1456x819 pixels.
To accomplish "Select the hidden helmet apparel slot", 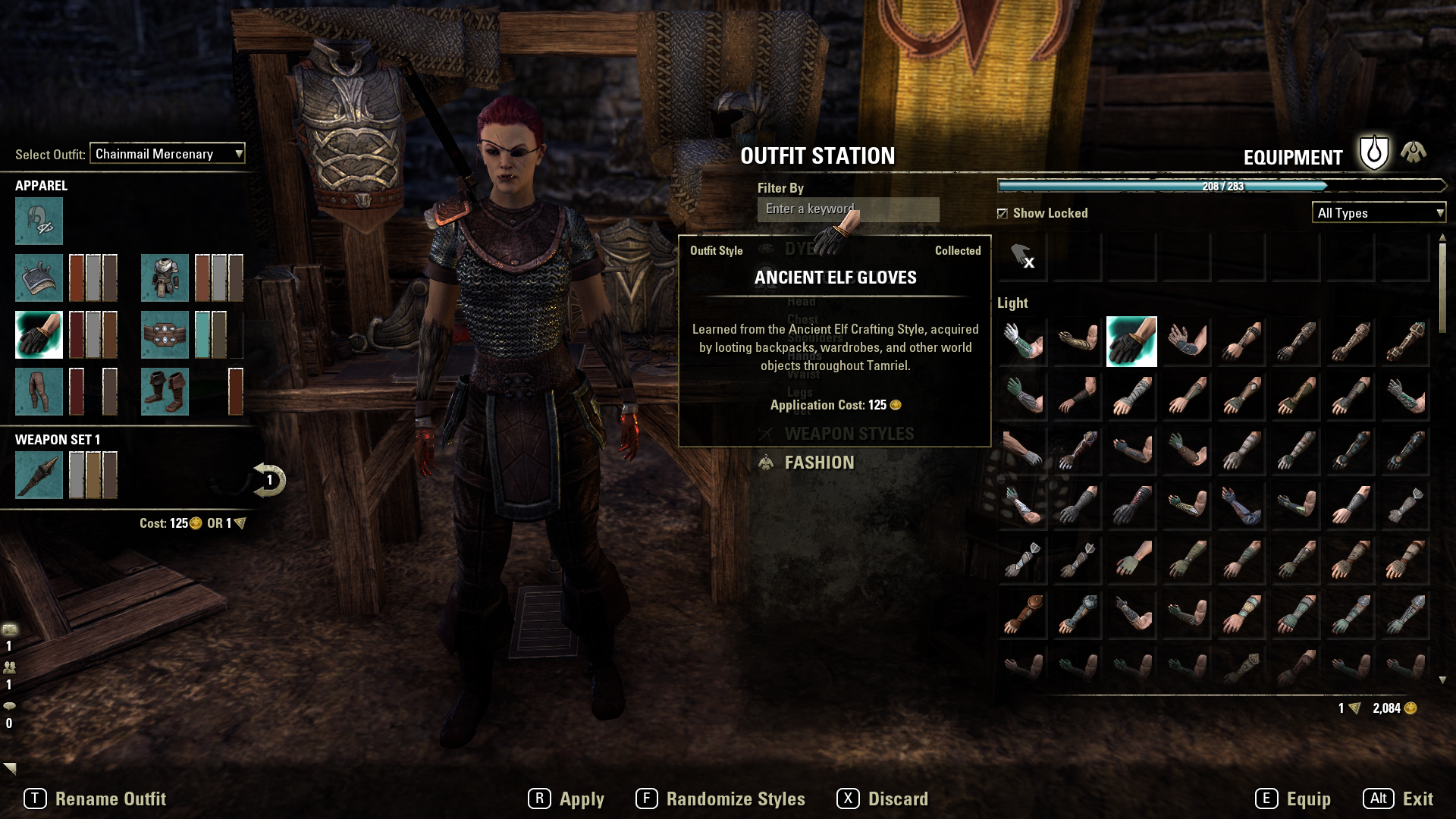I will click(x=39, y=221).
